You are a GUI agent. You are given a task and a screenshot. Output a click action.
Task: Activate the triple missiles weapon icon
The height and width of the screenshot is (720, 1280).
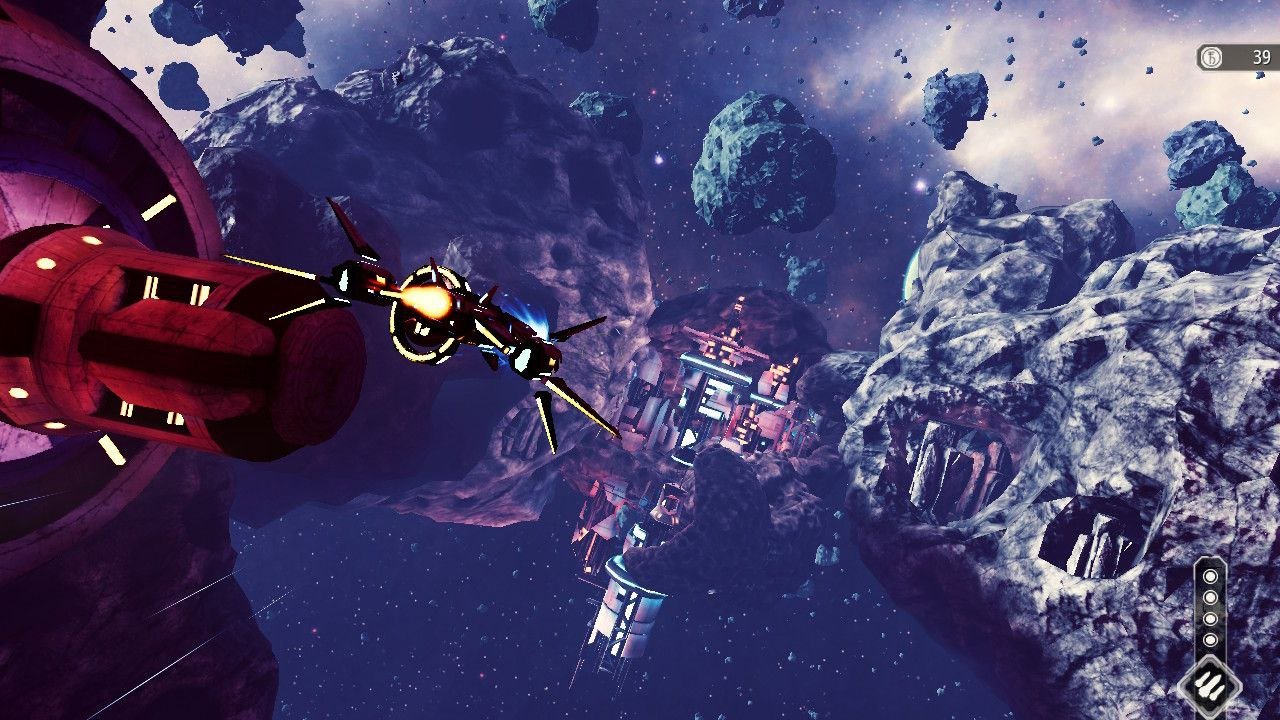[x=1210, y=687]
